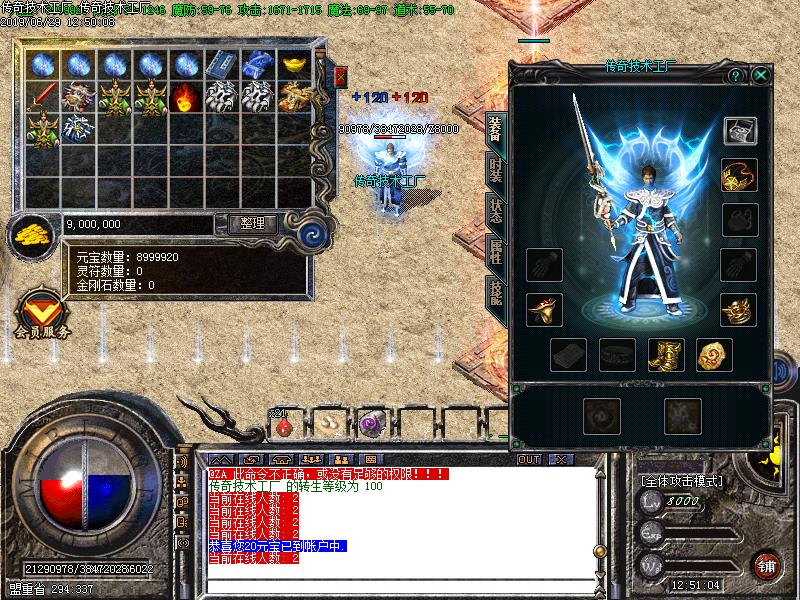Select the red sword item in the bag
The height and width of the screenshot is (600, 800).
[43, 97]
